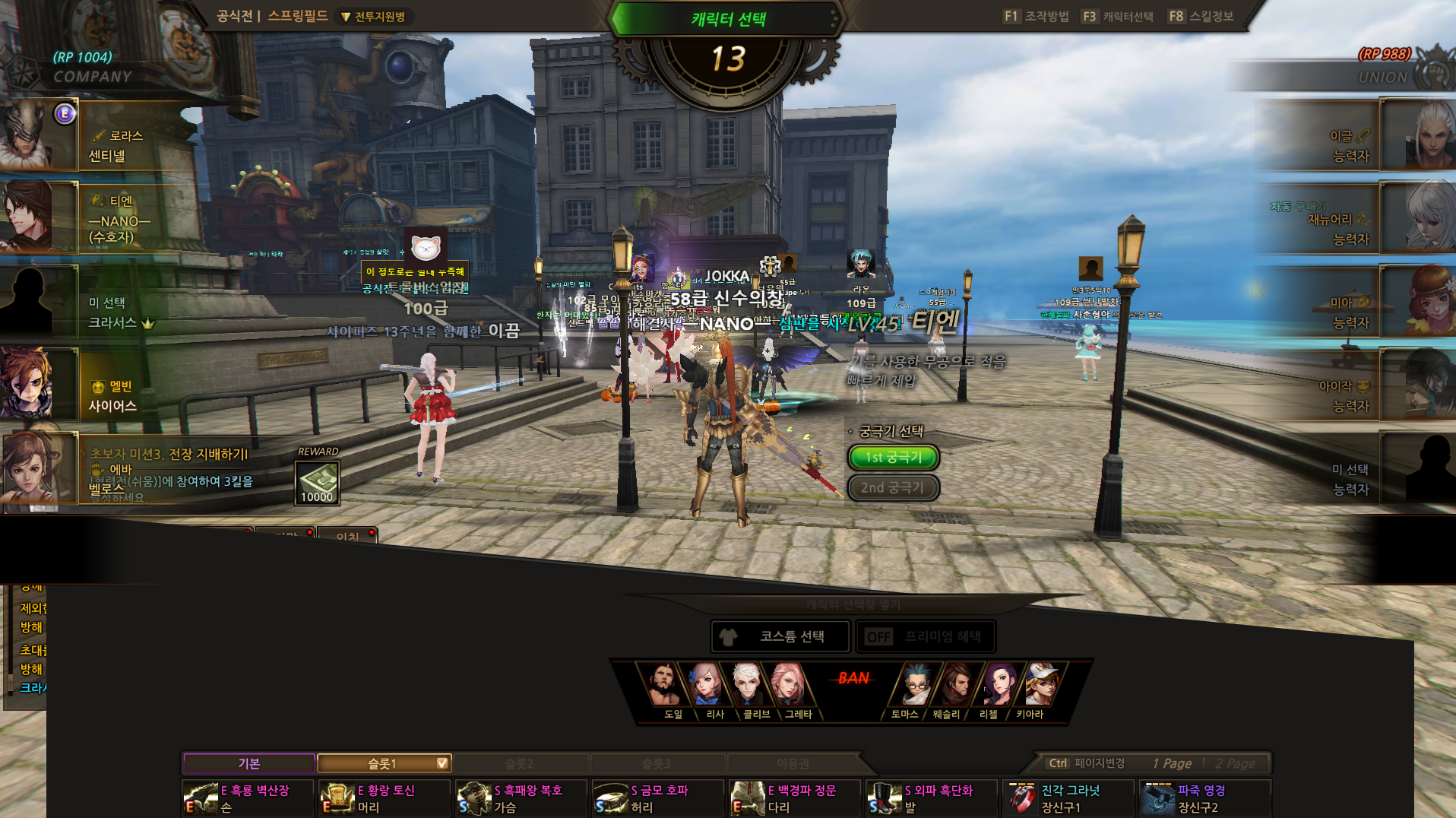Screen dimensions: 1456x818
Task: Switch to the 슬롯1 tab
Action: [x=384, y=763]
